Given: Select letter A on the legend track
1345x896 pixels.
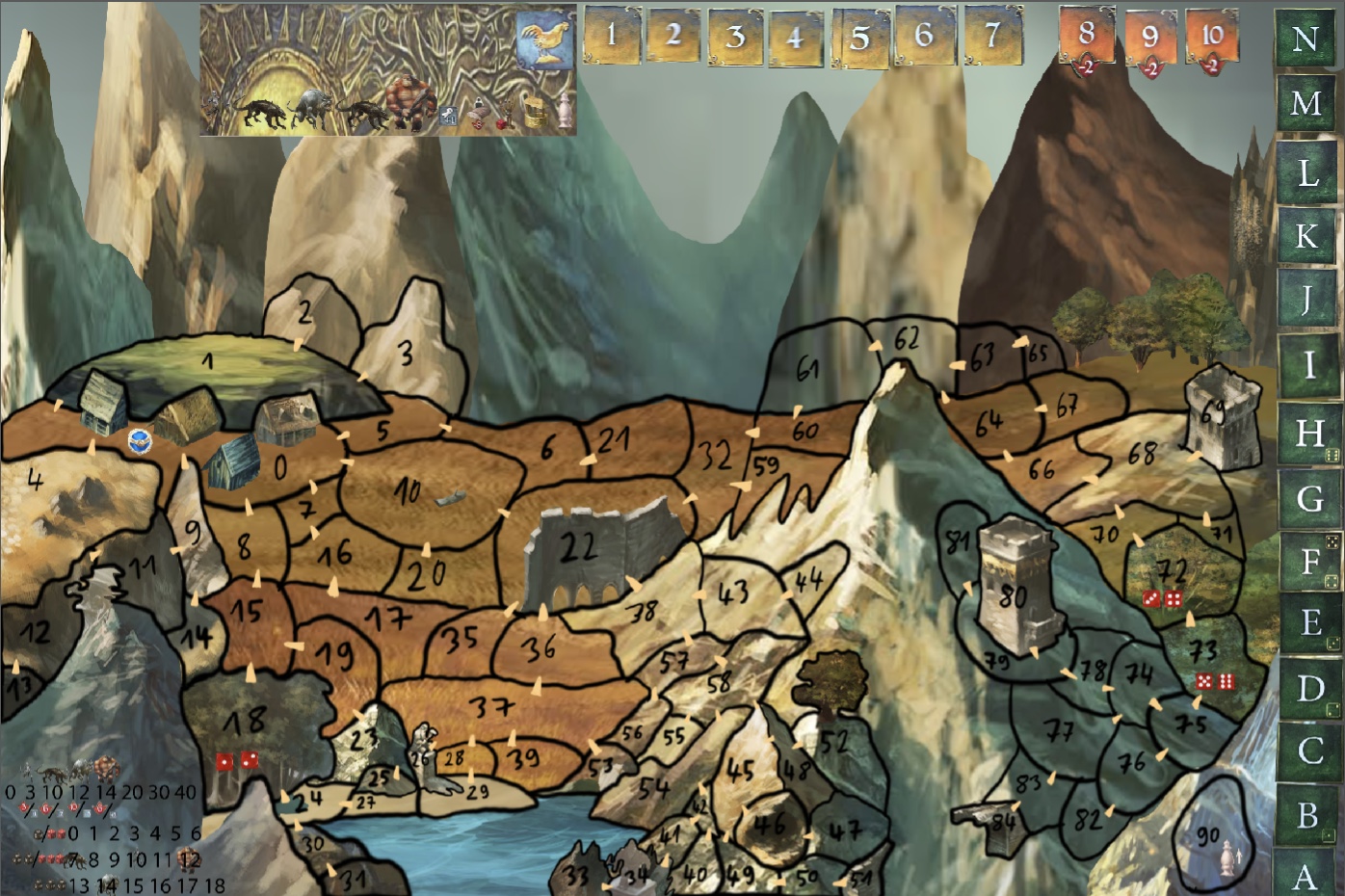Looking at the screenshot, I should (1306, 877).
